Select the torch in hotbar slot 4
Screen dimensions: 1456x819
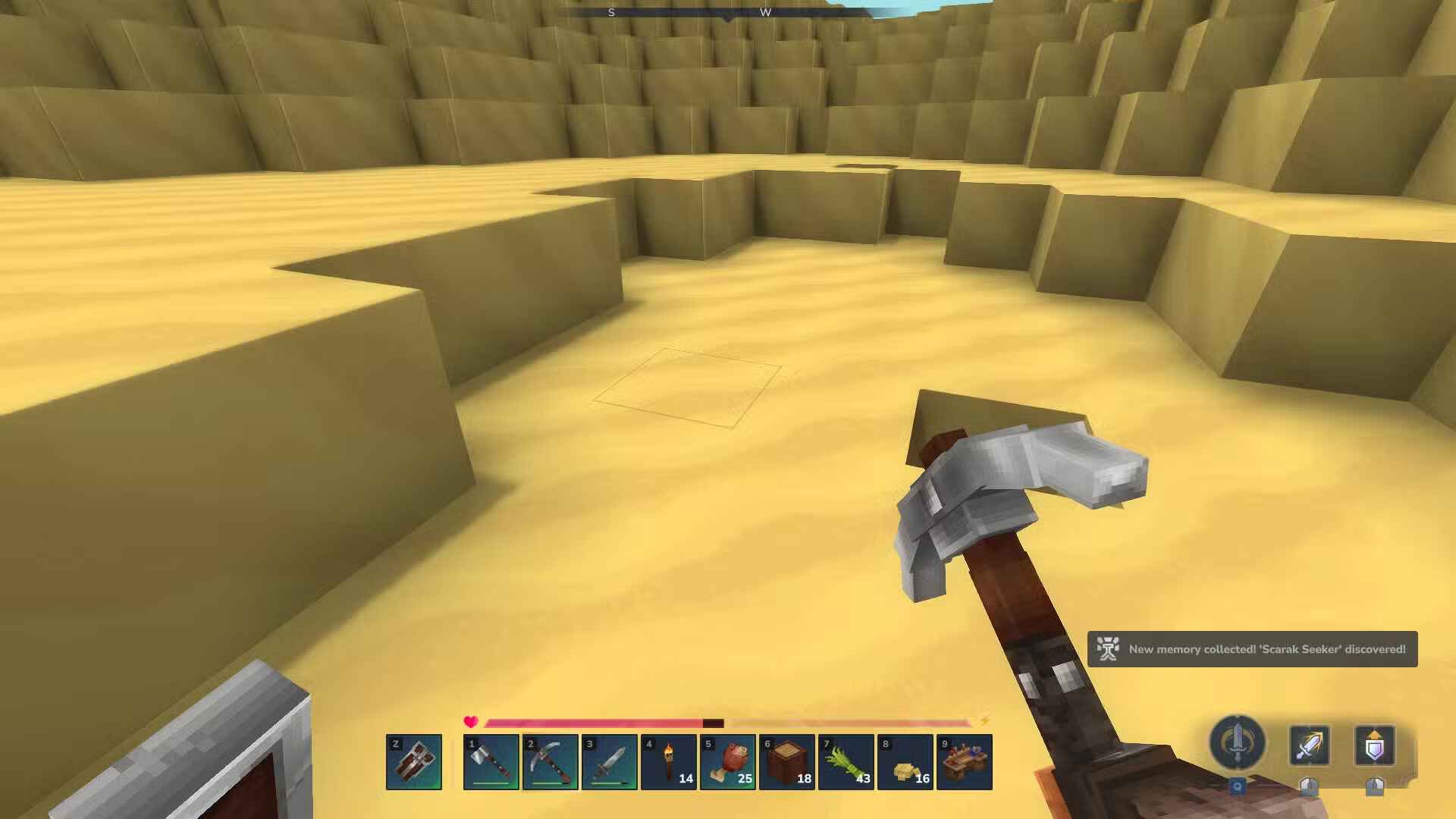coord(670,762)
